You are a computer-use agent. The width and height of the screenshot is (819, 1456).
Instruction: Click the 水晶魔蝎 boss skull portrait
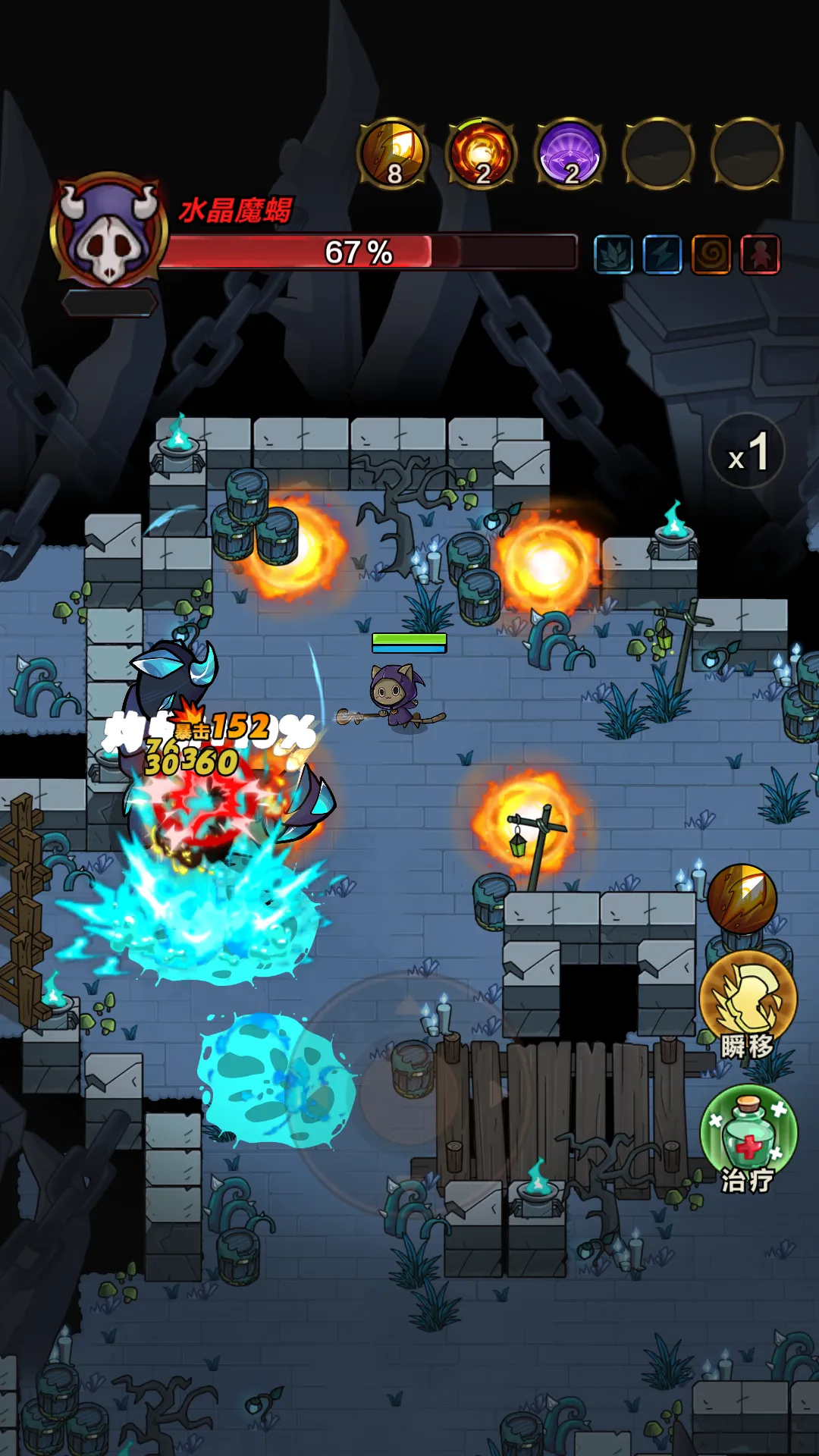[108, 231]
